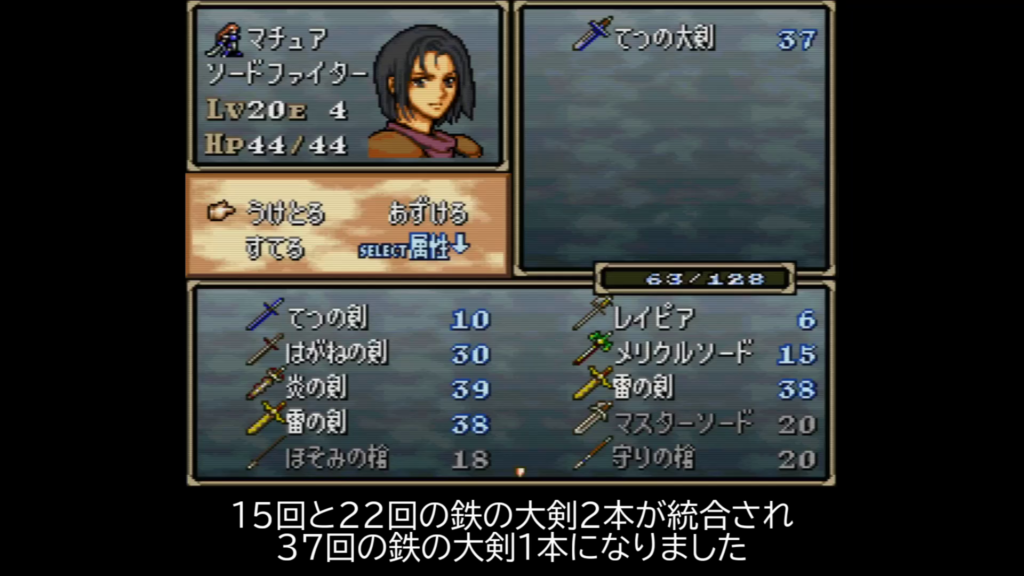Select the レイピア storage entry
Image resolution: width=1024 pixels, height=576 pixels.
[653, 319]
